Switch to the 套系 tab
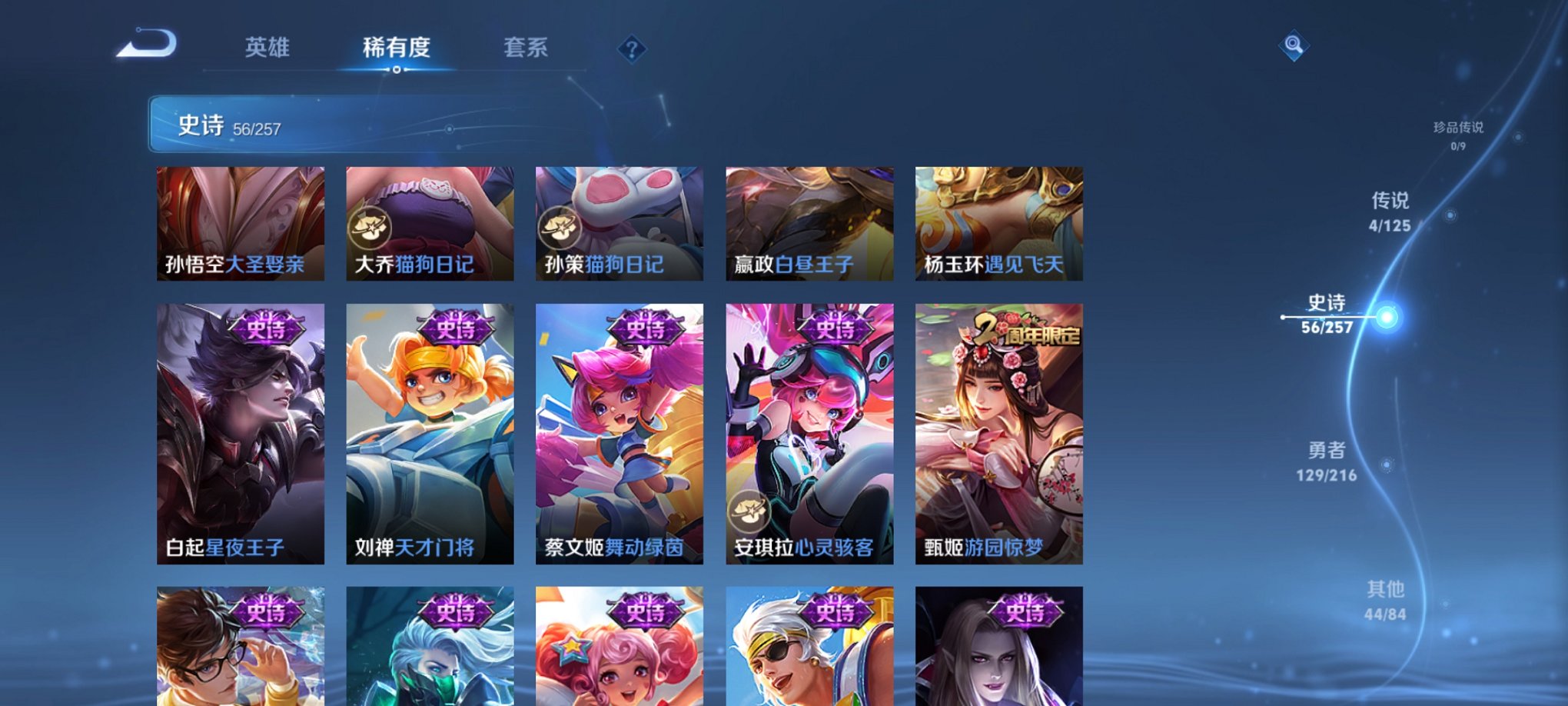Image resolution: width=1568 pixels, height=706 pixels. [x=525, y=48]
